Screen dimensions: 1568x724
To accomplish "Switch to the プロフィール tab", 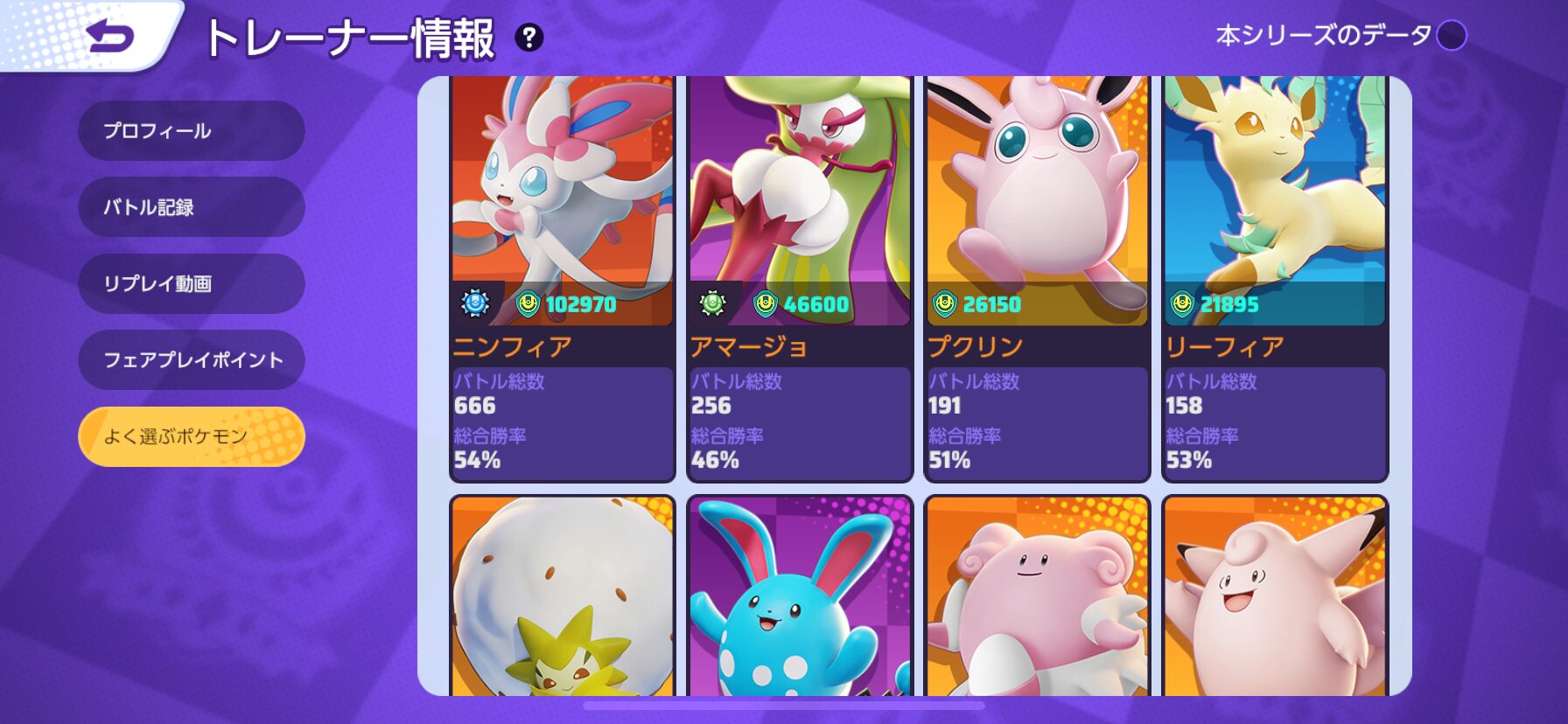I will tap(192, 131).
